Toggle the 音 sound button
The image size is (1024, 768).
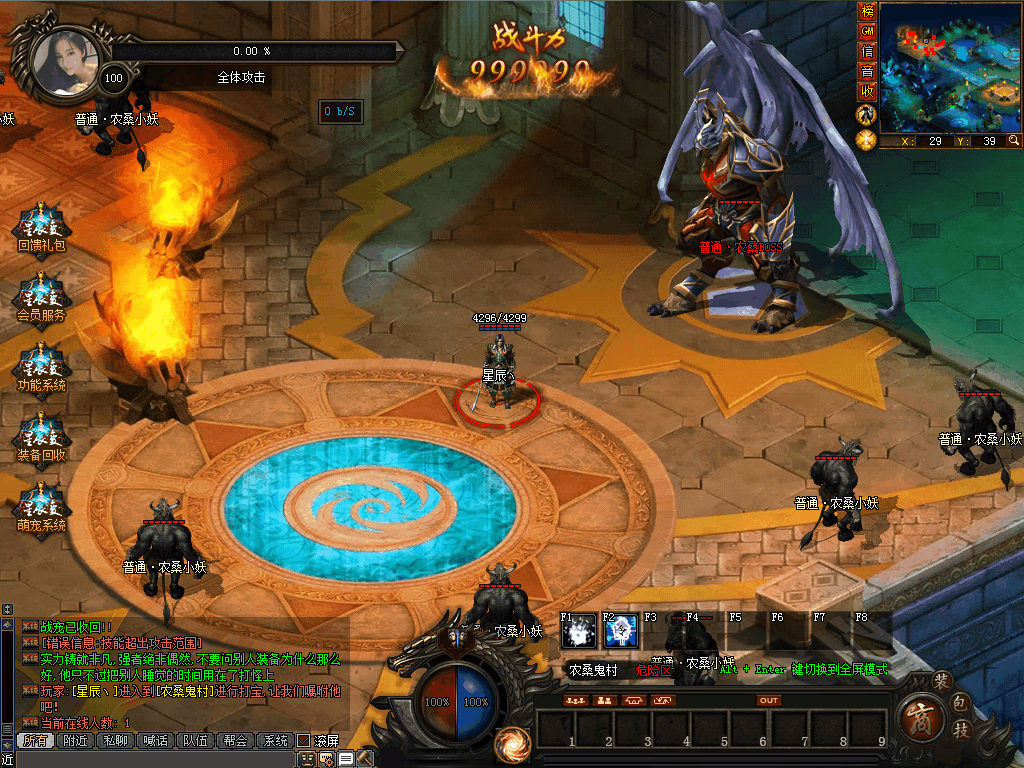[867, 72]
